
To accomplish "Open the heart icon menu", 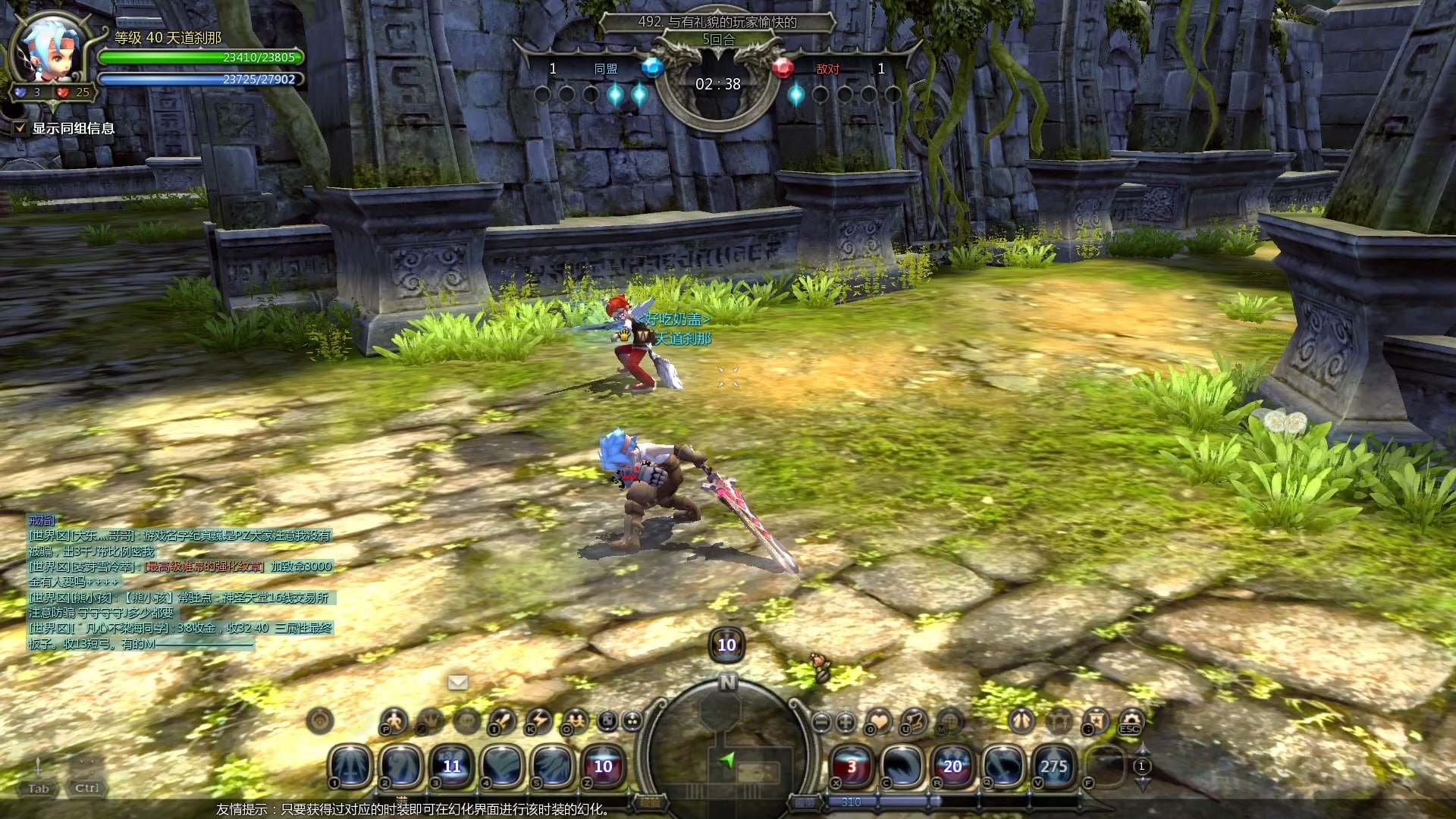I will coord(879,720).
